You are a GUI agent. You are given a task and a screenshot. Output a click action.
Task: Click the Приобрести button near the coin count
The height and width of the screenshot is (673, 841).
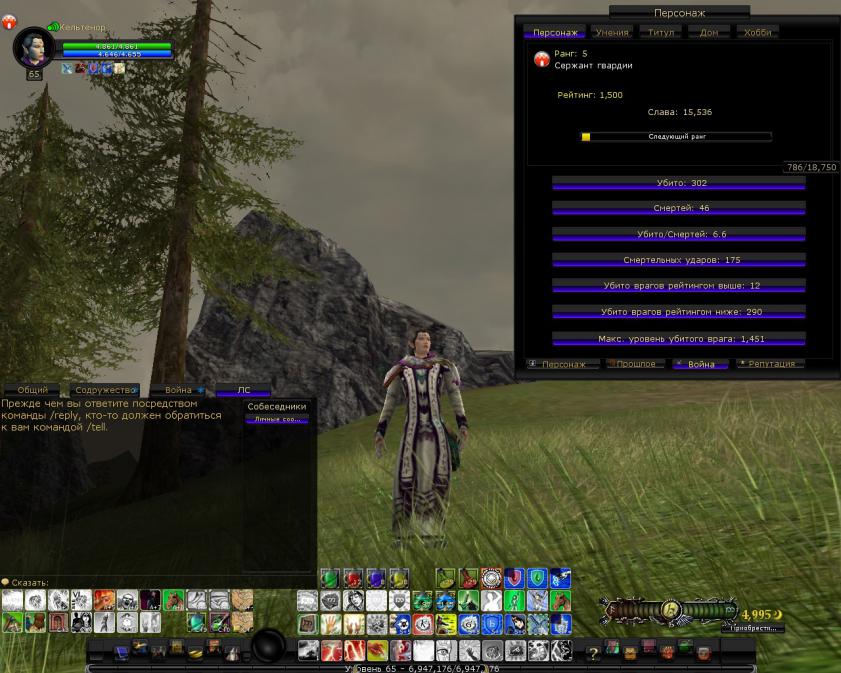[751, 629]
